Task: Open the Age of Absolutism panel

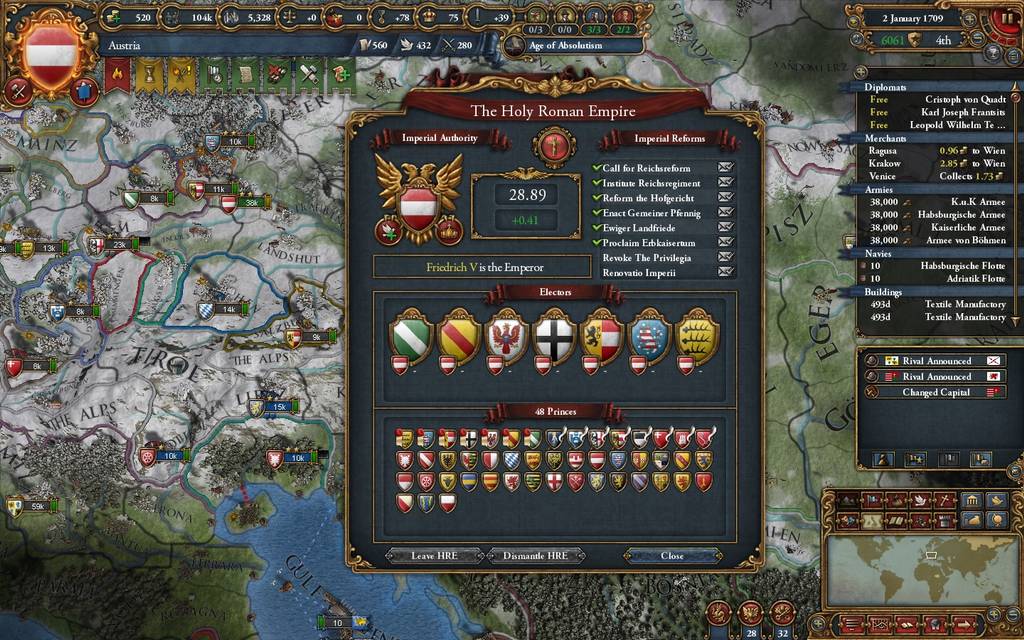Action: 565,45
